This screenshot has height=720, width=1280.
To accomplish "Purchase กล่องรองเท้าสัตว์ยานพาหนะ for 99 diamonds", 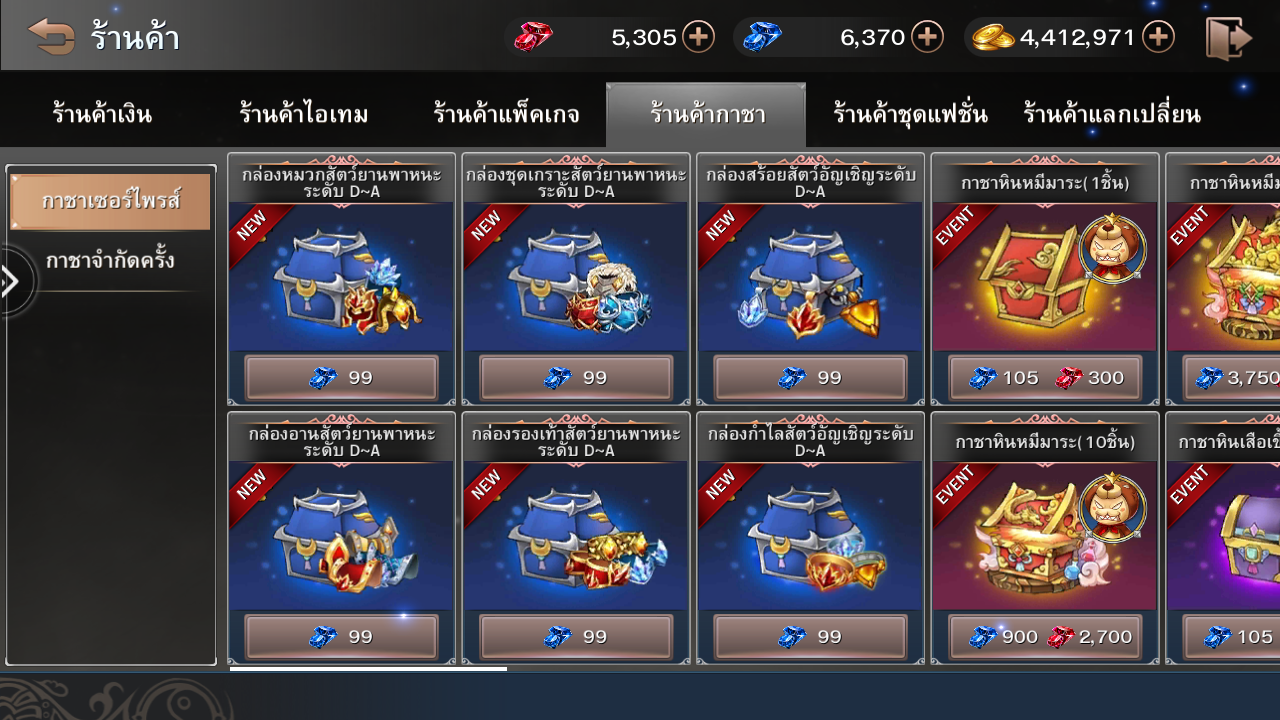I will [576, 637].
